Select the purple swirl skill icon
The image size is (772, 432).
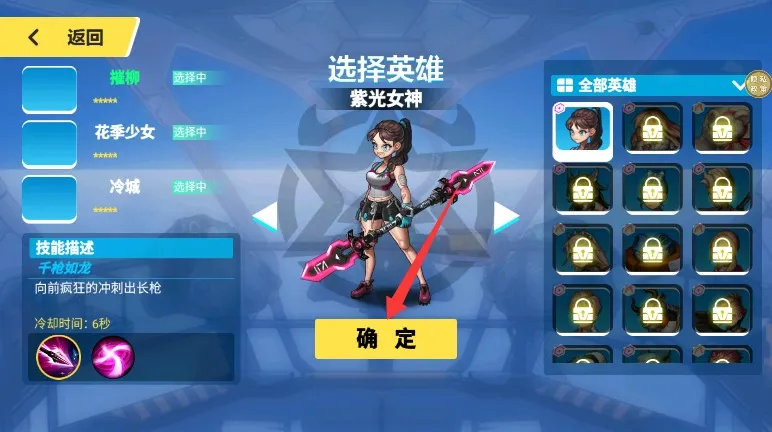coord(112,356)
